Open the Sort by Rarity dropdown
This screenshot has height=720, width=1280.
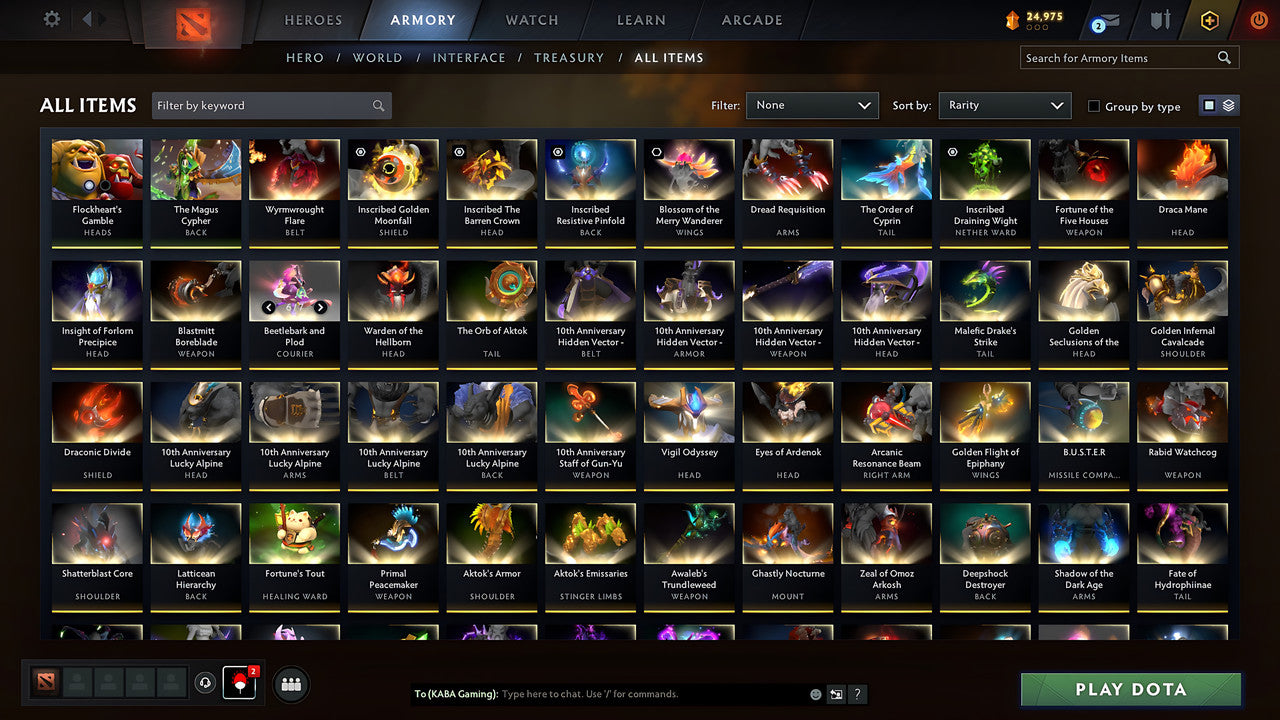(1004, 105)
